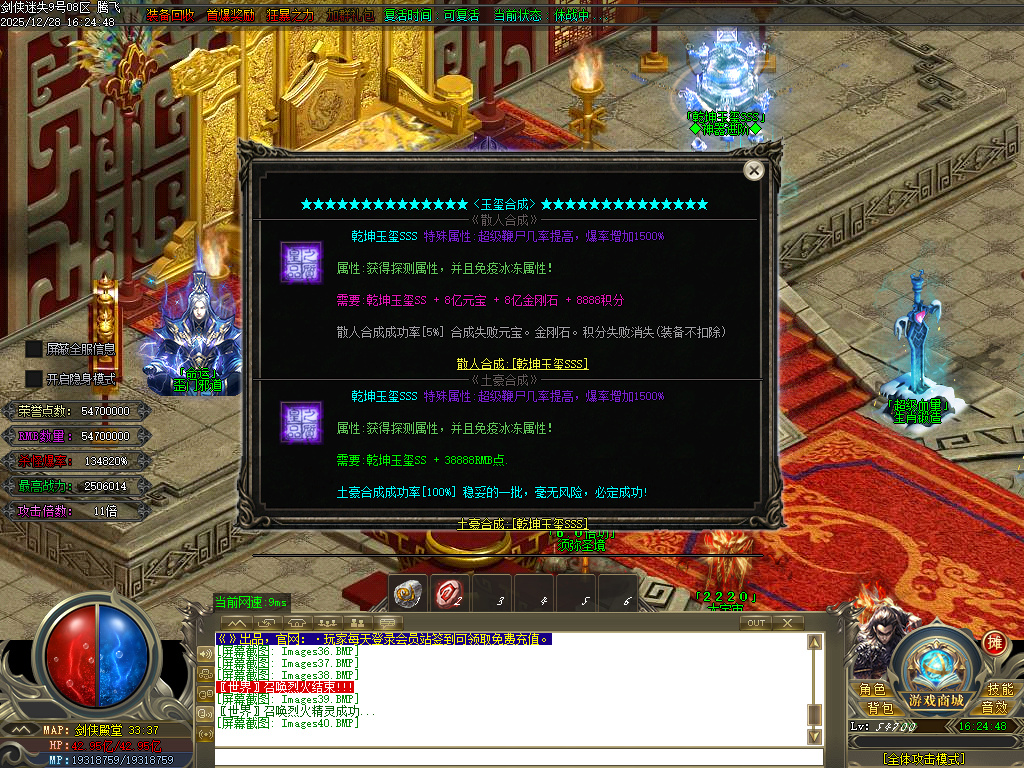Open the 技能 skills panel
Screen dimensions: 1024x768
[x=1000, y=690]
